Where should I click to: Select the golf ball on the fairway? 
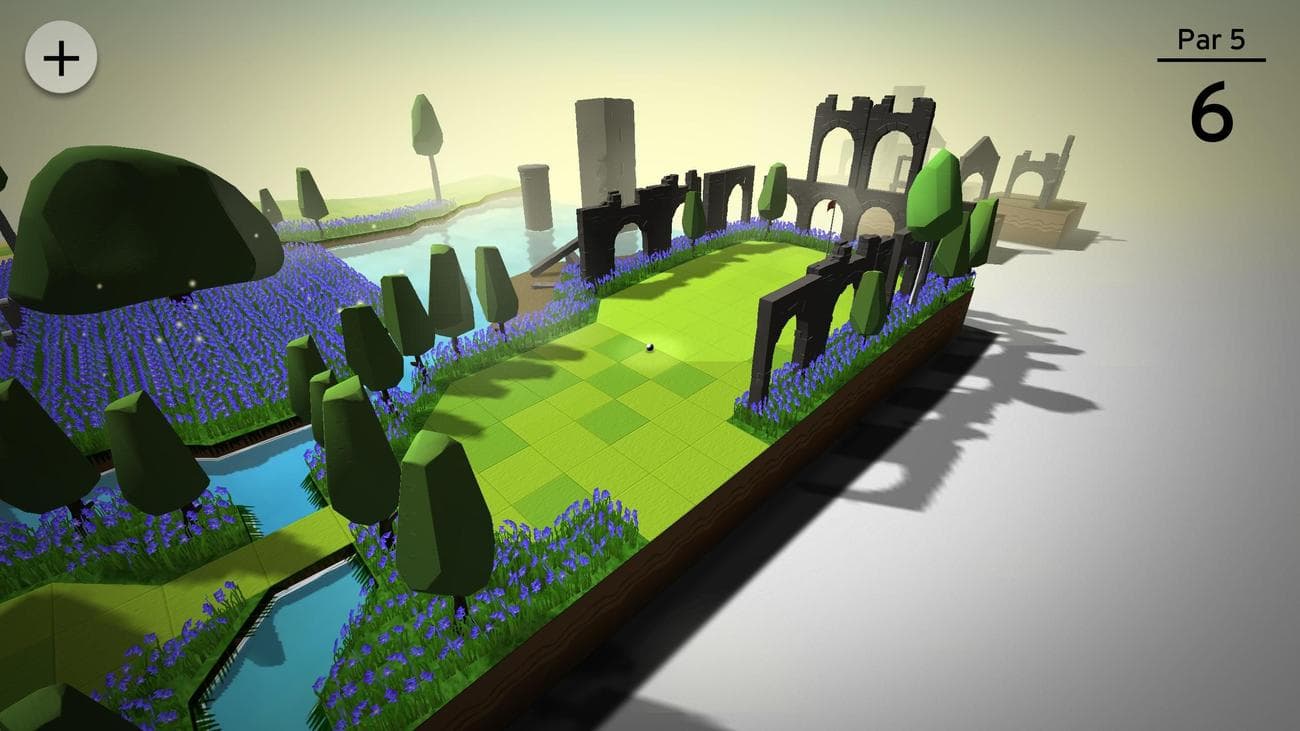(651, 349)
